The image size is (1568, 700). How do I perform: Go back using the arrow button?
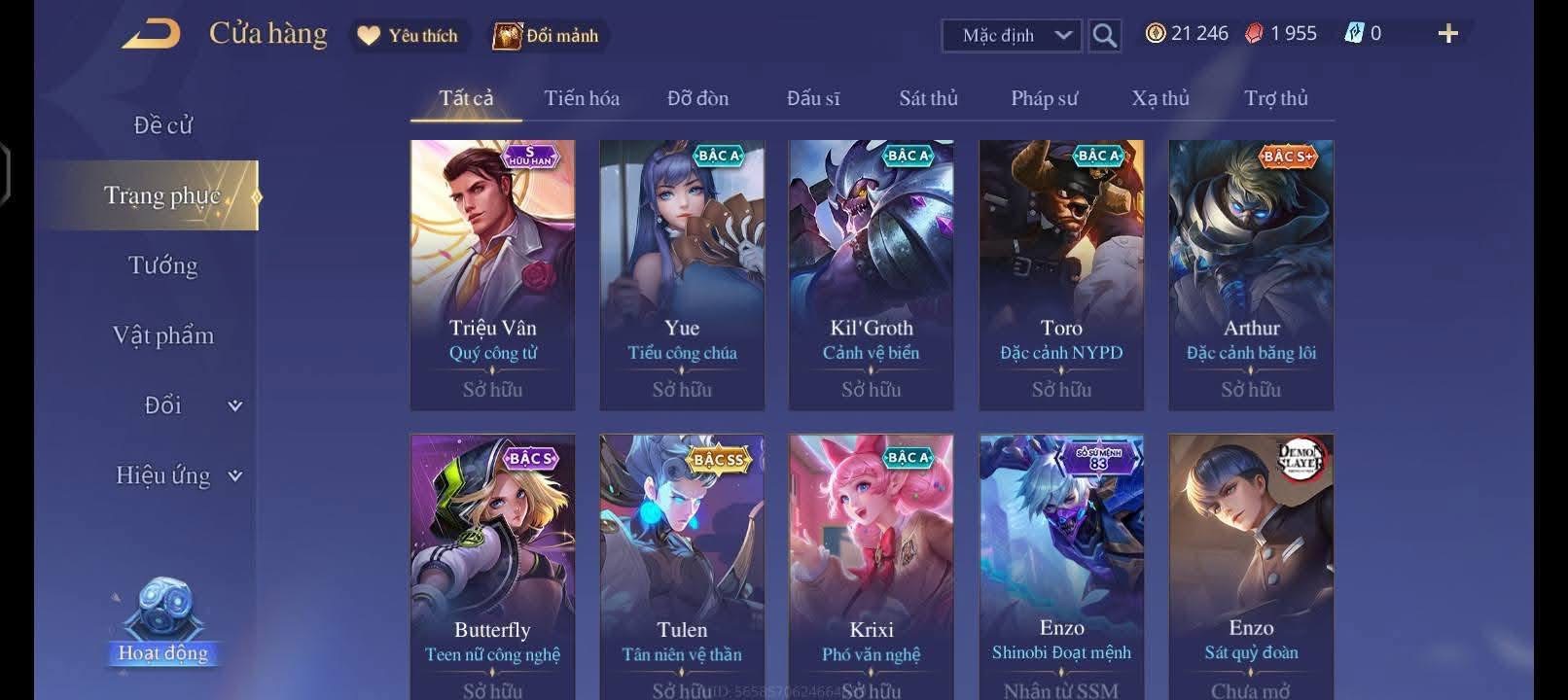[152, 35]
